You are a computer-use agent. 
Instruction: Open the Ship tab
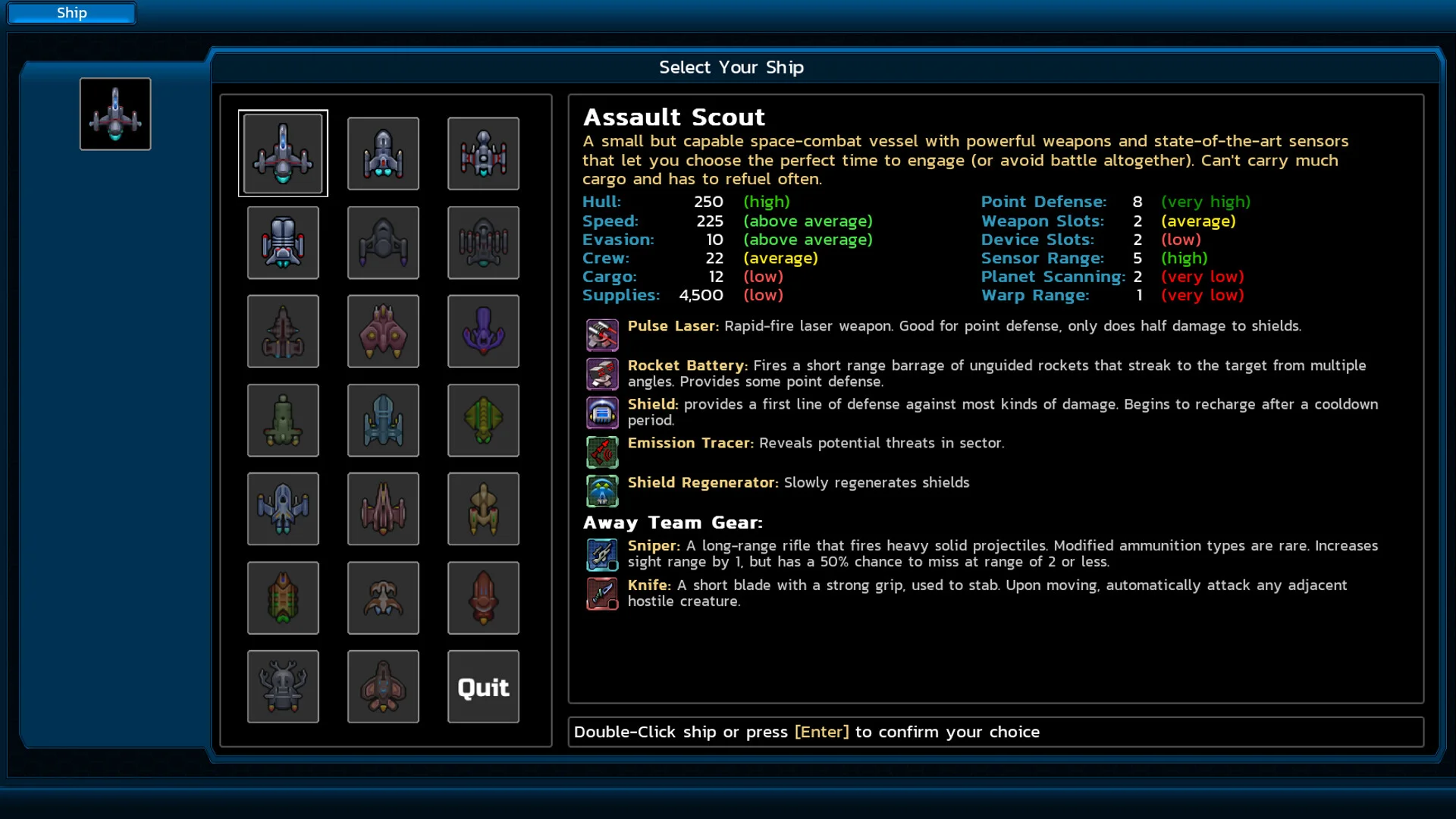click(71, 13)
